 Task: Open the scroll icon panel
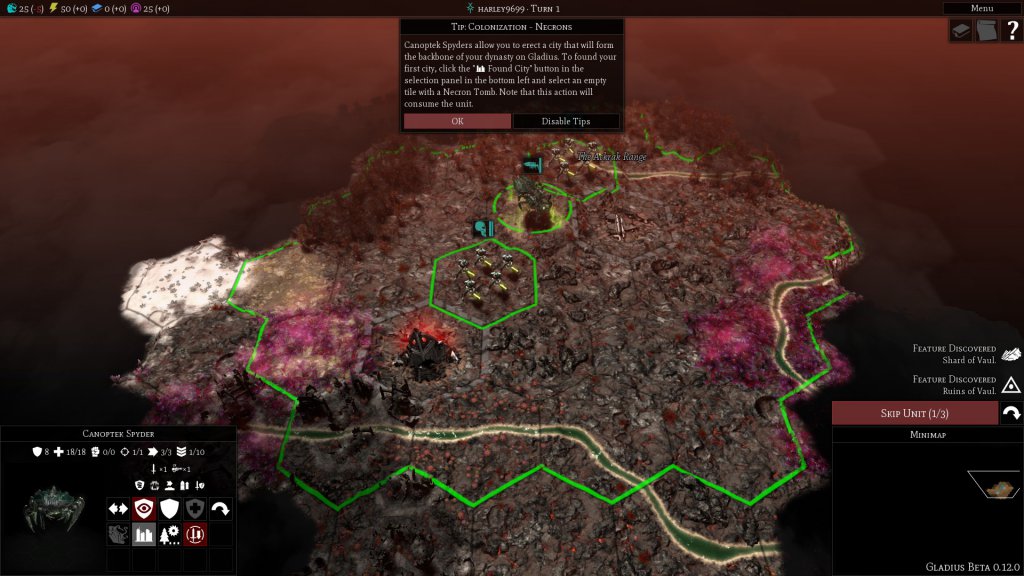coord(987,31)
